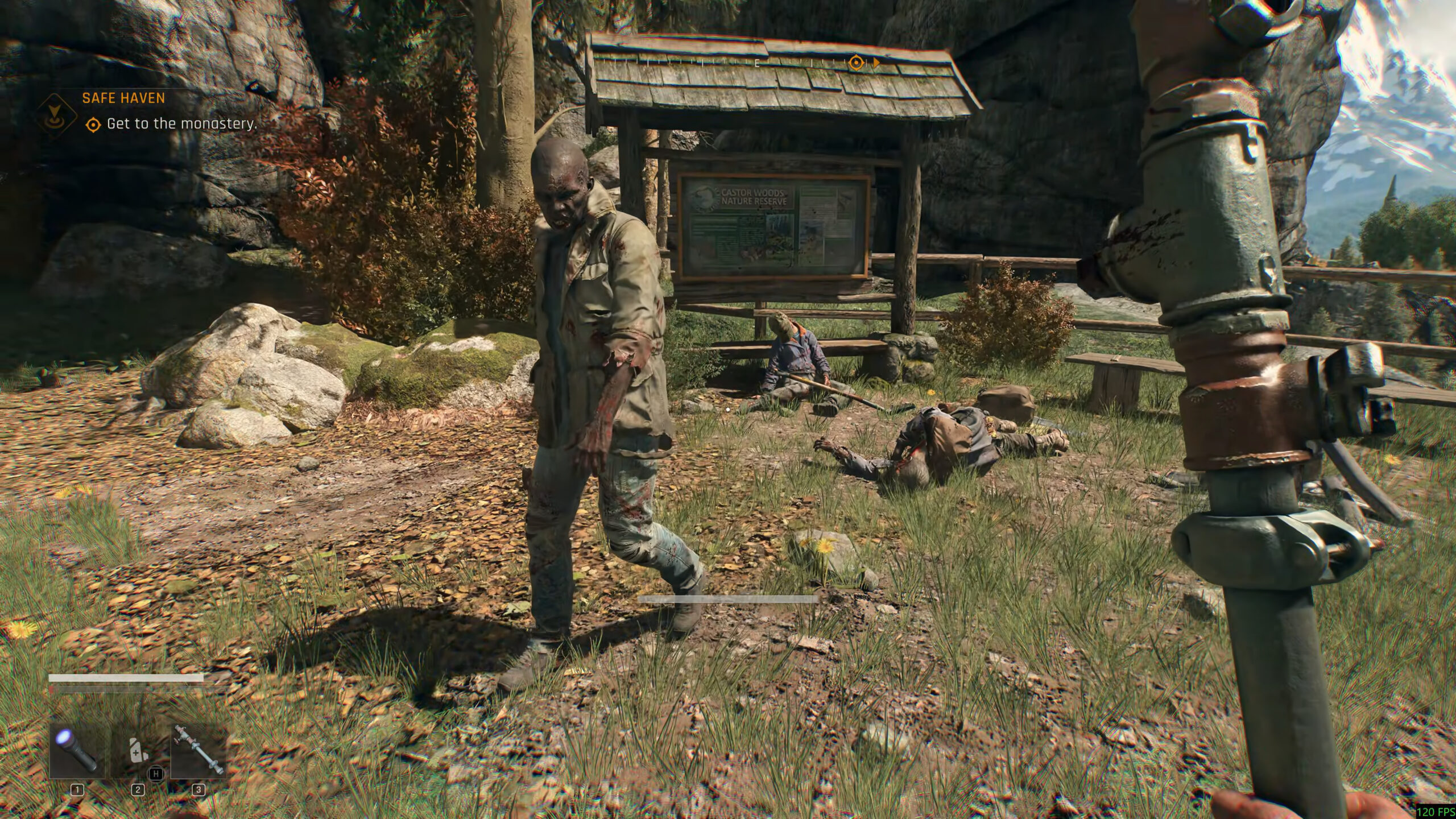Click the 'Get to the monastery' objective
This screenshot has width=1456, height=819.
[181, 123]
